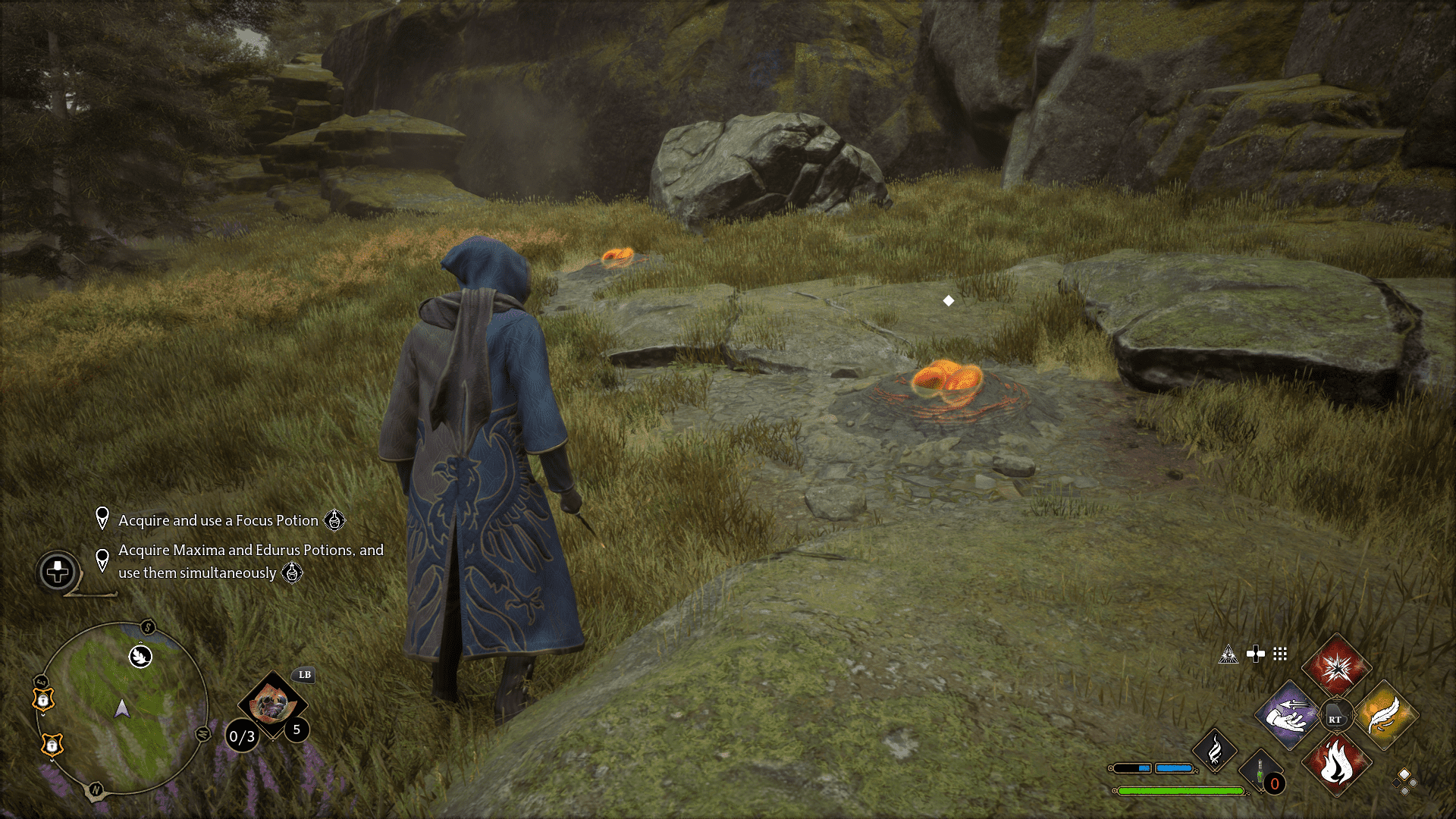Cast the Accio spell in the spell diamond
The width and height of the screenshot is (1456, 819).
pos(1287,716)
